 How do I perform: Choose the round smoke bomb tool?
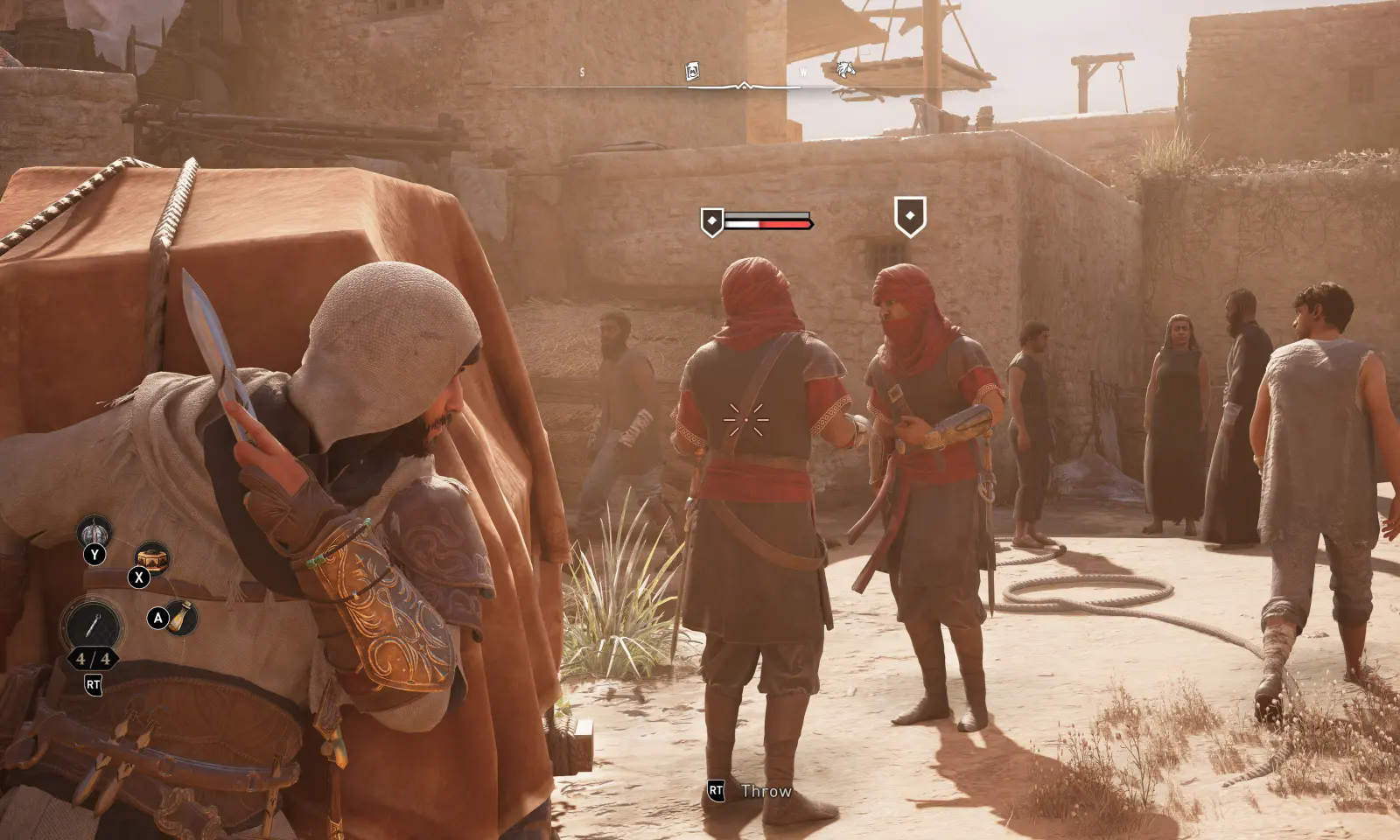[94, 531]
